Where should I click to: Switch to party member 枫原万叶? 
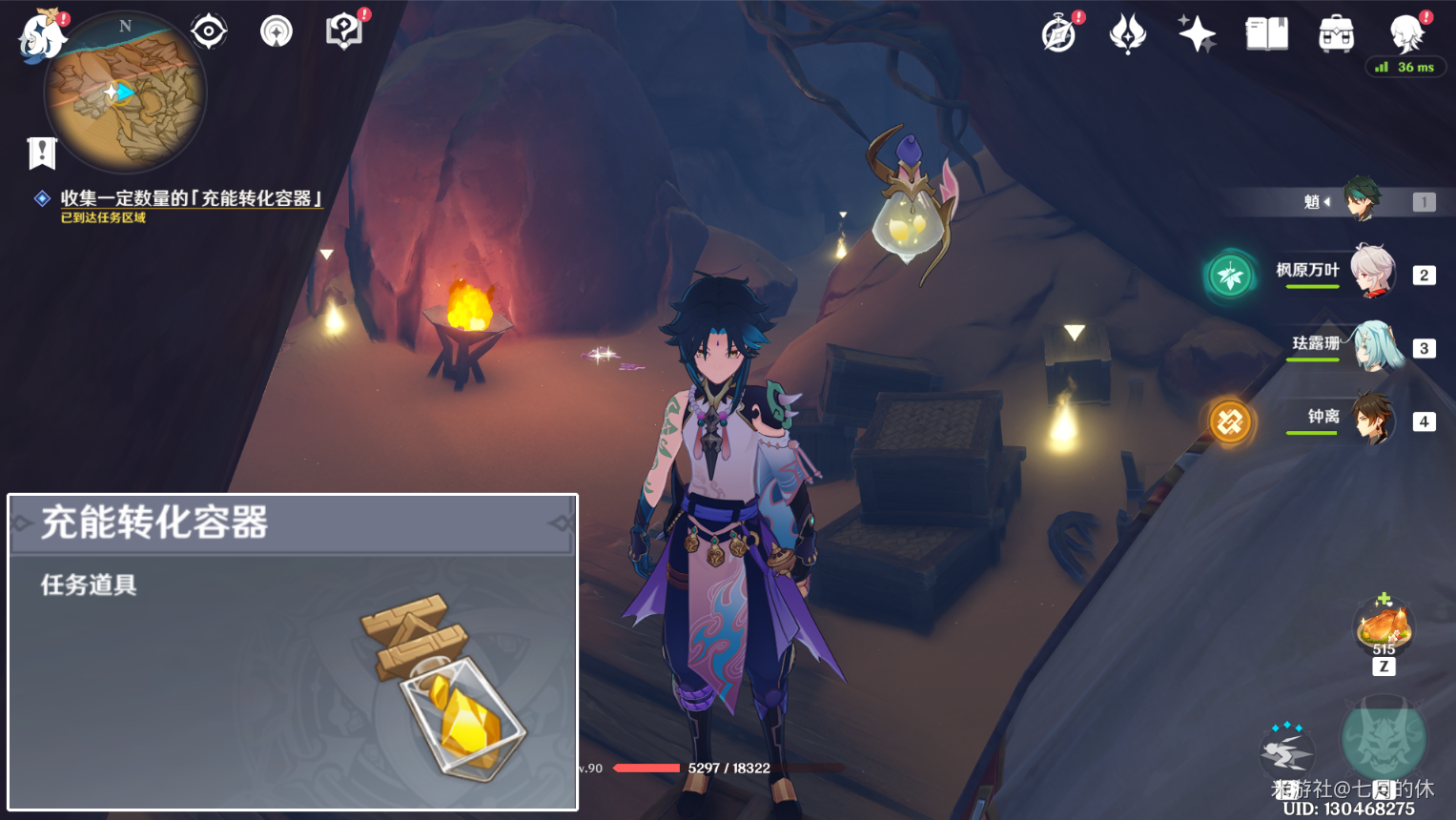click(x=1371, y=274)
